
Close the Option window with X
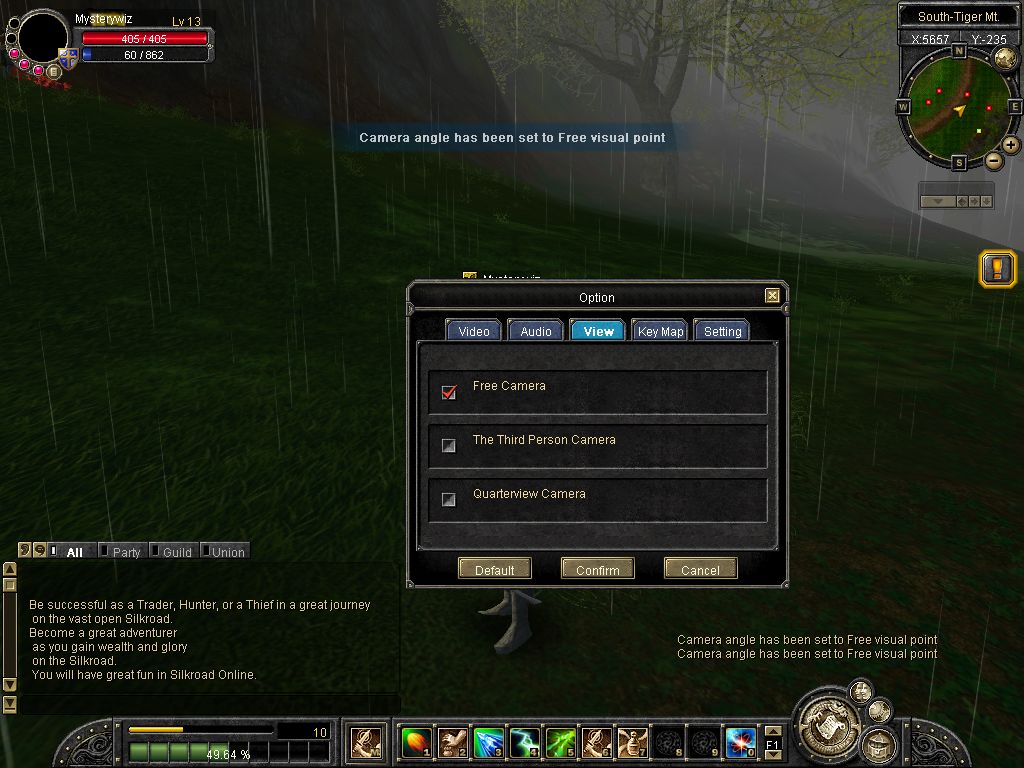[772, 296]
